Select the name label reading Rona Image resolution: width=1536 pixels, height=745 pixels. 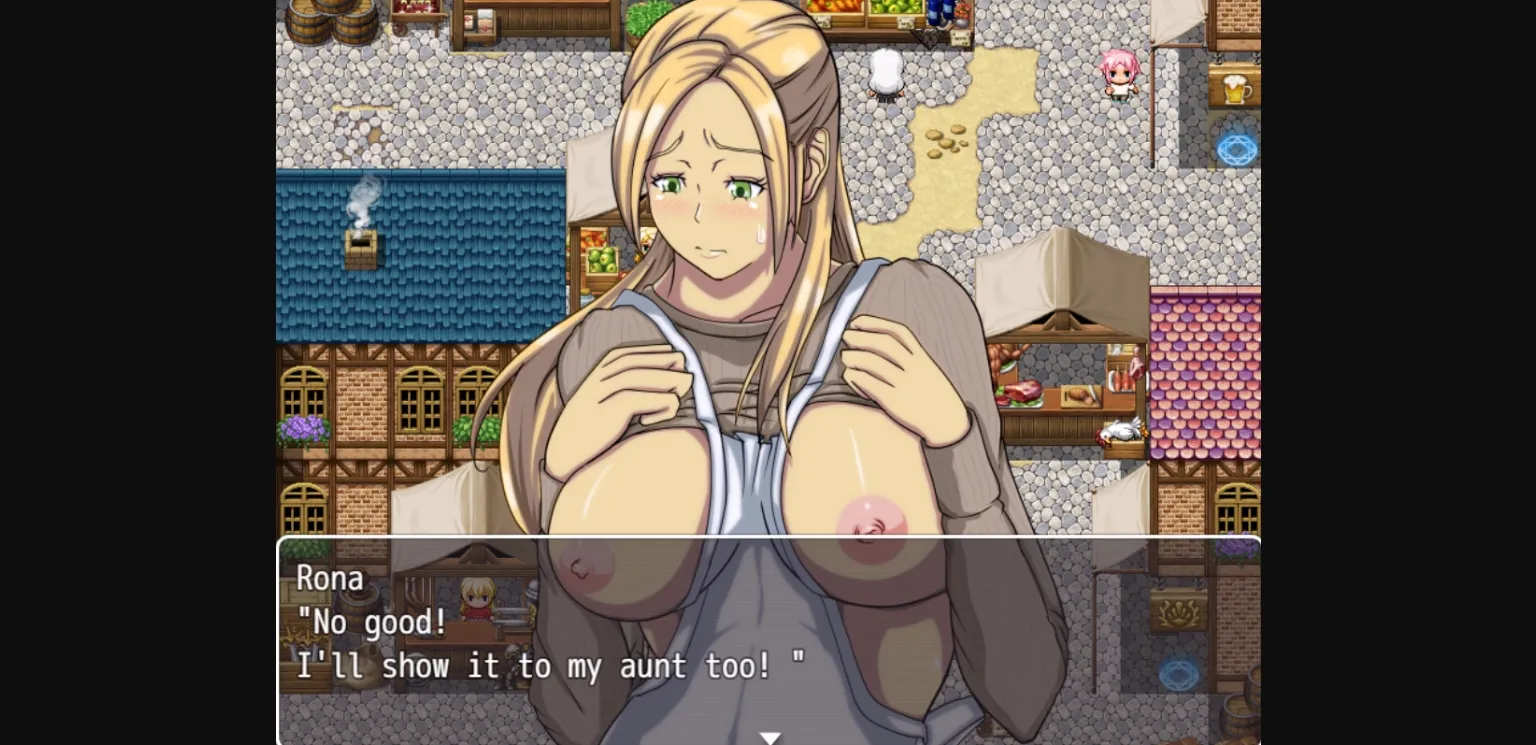[x=330, y=578]
